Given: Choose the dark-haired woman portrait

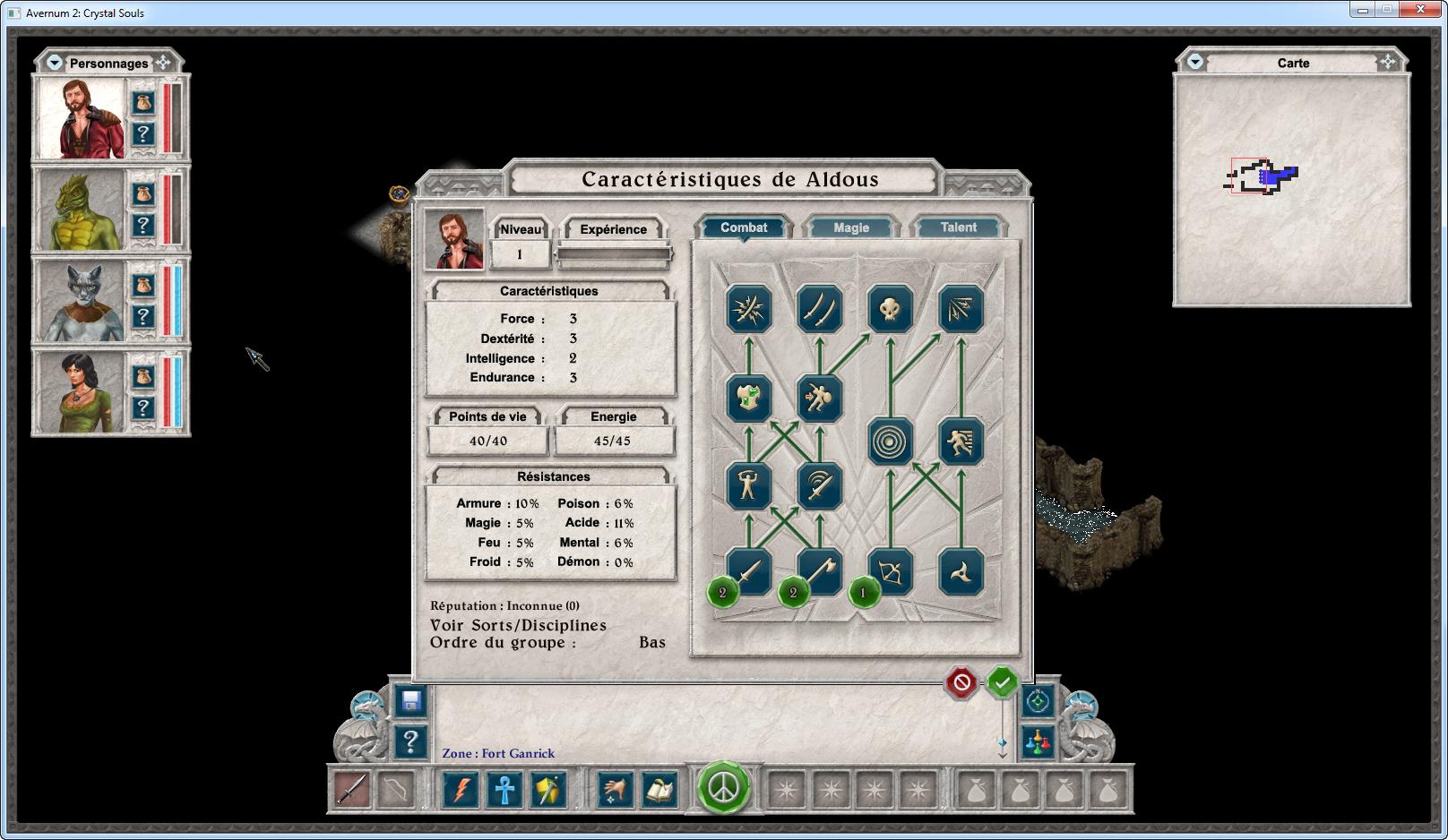Looking at the screenshot, I should pos(80,393).
